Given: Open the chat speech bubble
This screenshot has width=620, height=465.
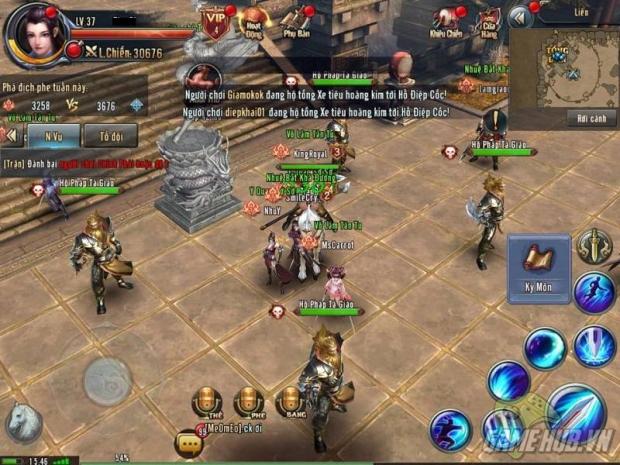Looking at the screenshot, I should [x=187, y=440].
